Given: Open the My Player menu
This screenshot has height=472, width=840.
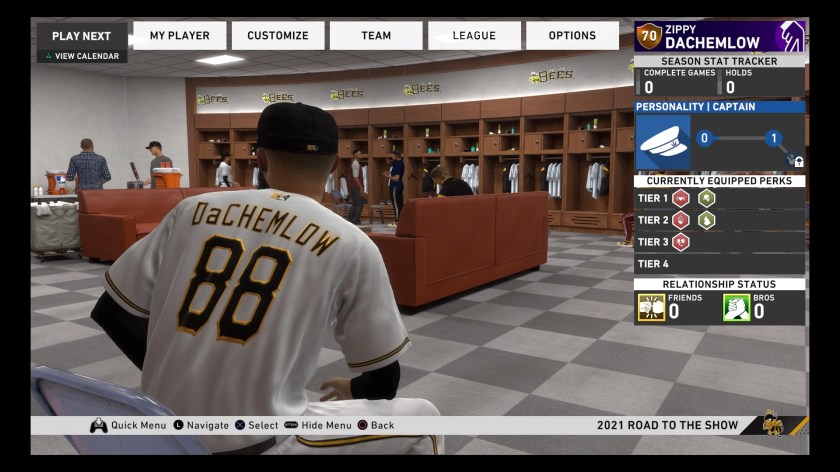Looking at the screenshot, I should click(x=180, y=36).
